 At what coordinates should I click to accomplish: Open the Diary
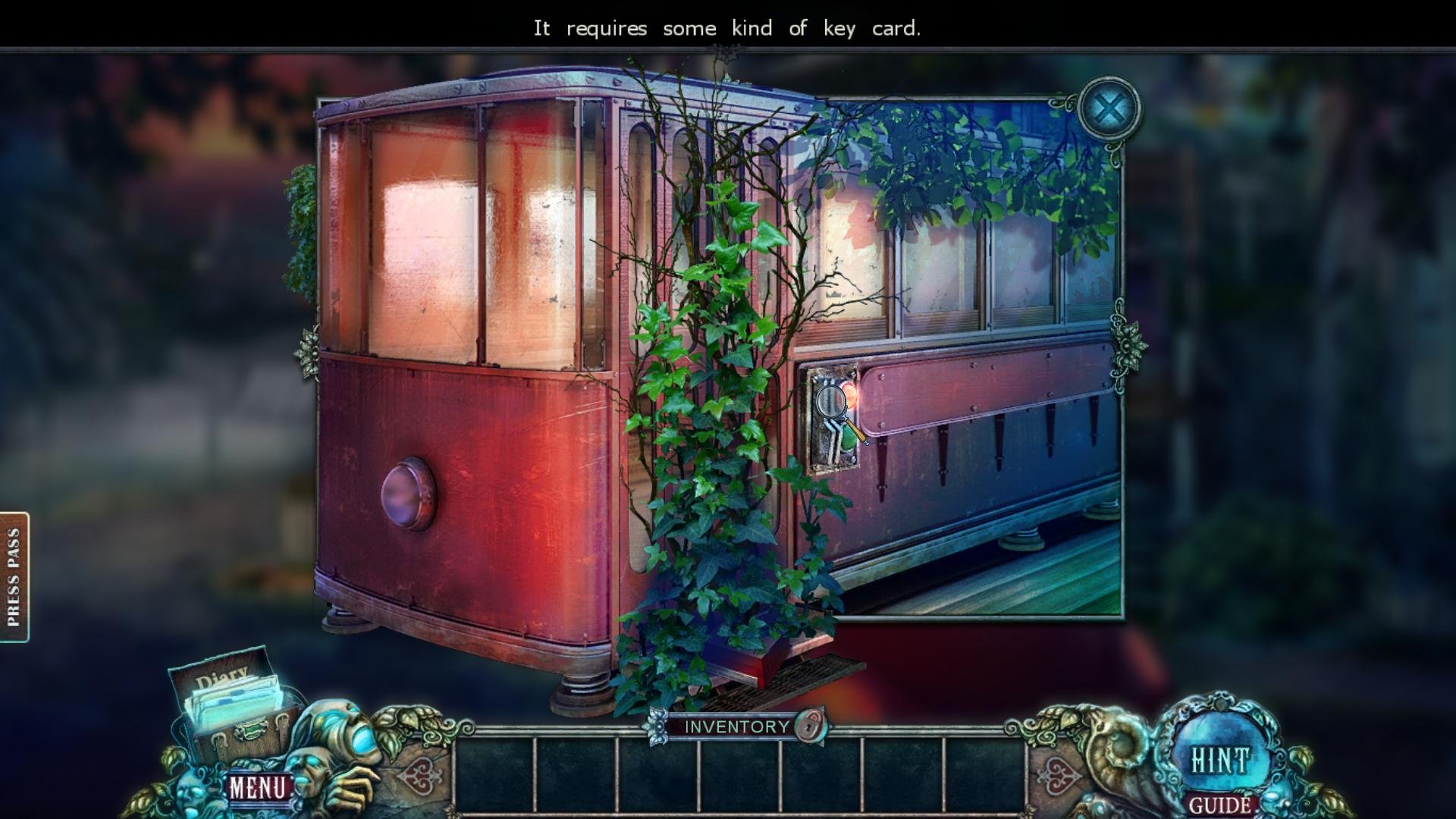pyautogui.click(x=227, y=698)
